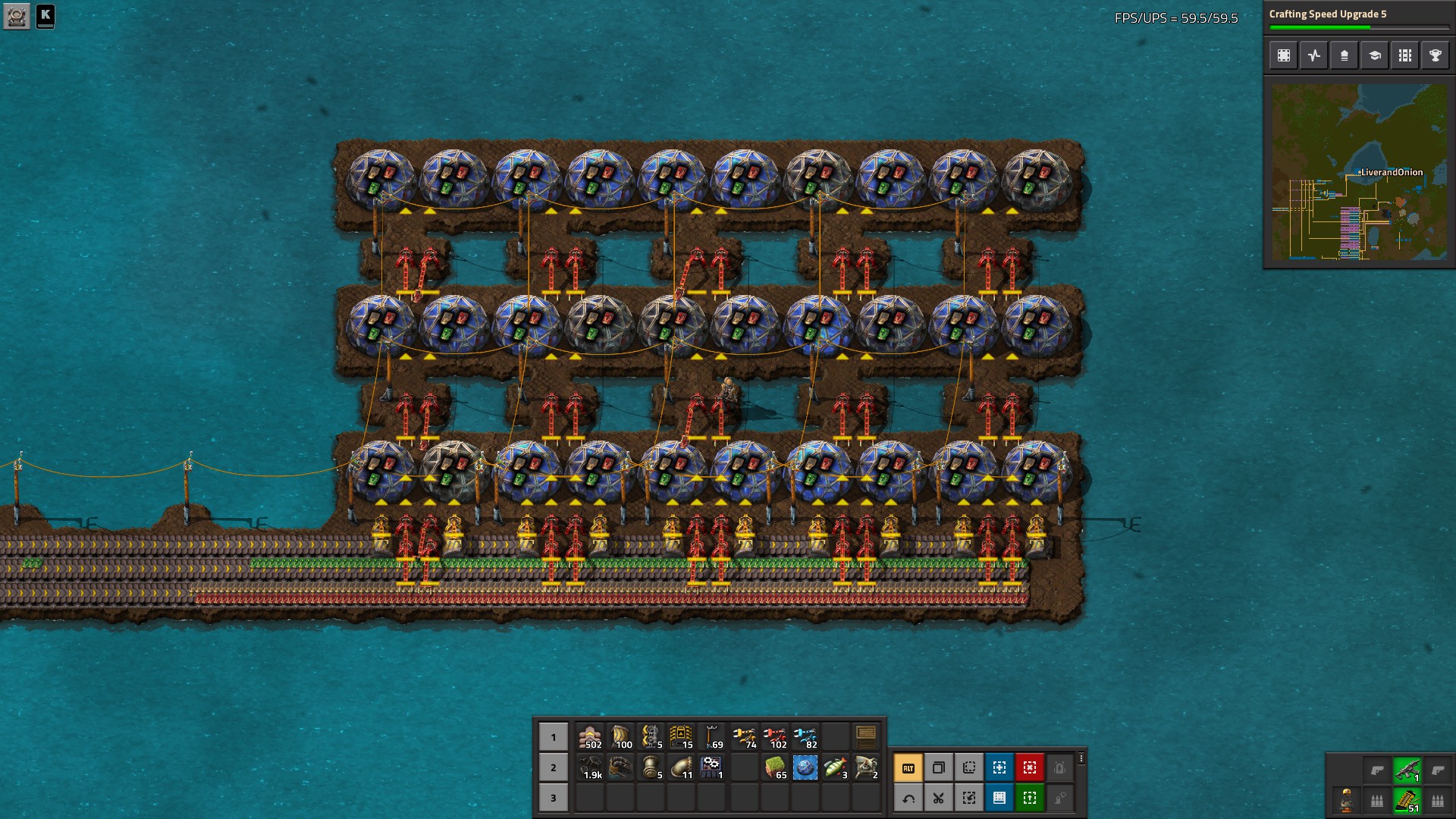The height and width of the screenshot is (819, 1456).
Task: Click the undo shortcut
Action: 908,798
